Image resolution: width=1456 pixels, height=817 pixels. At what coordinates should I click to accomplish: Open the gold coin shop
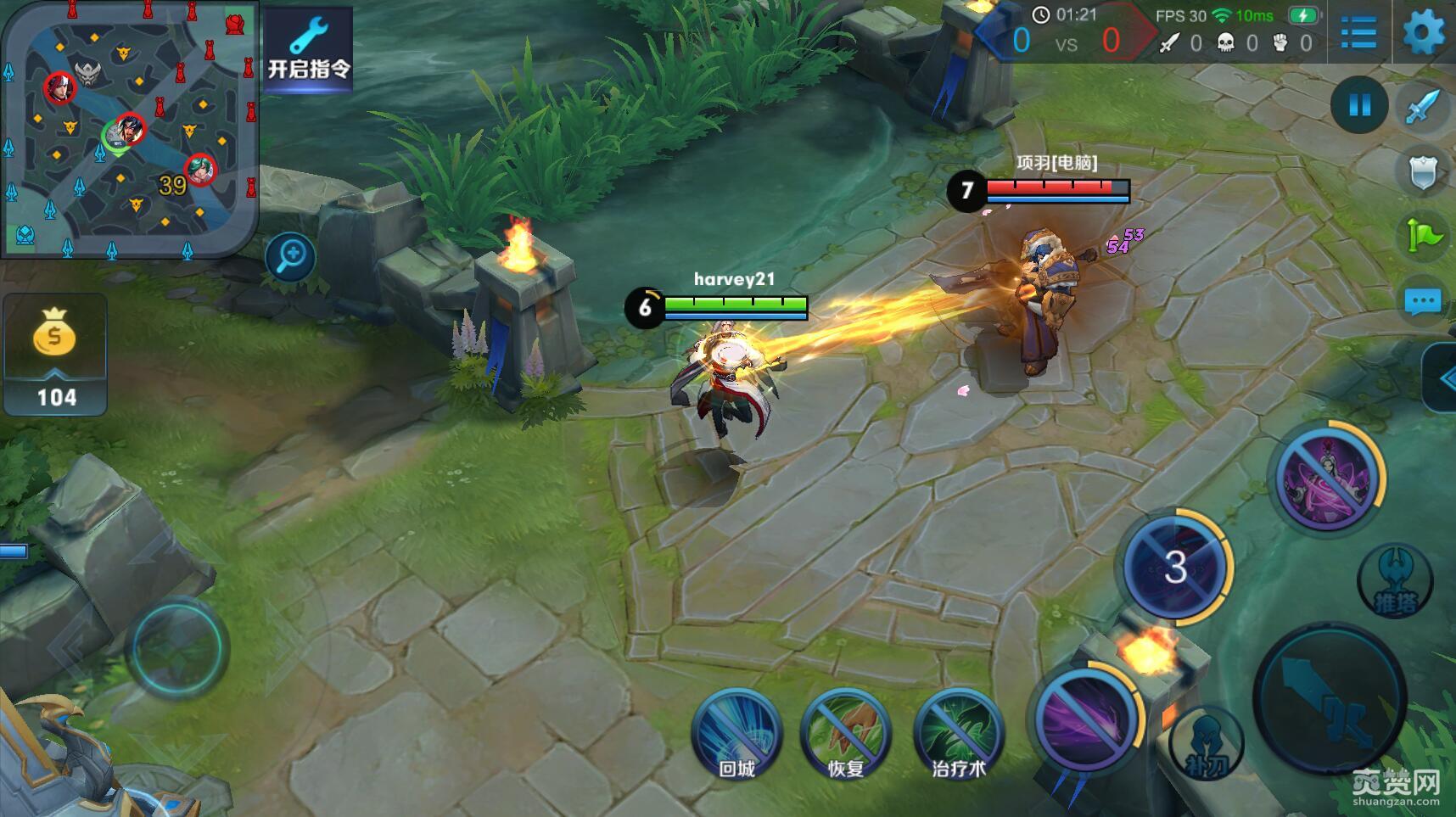click(55, 354)
